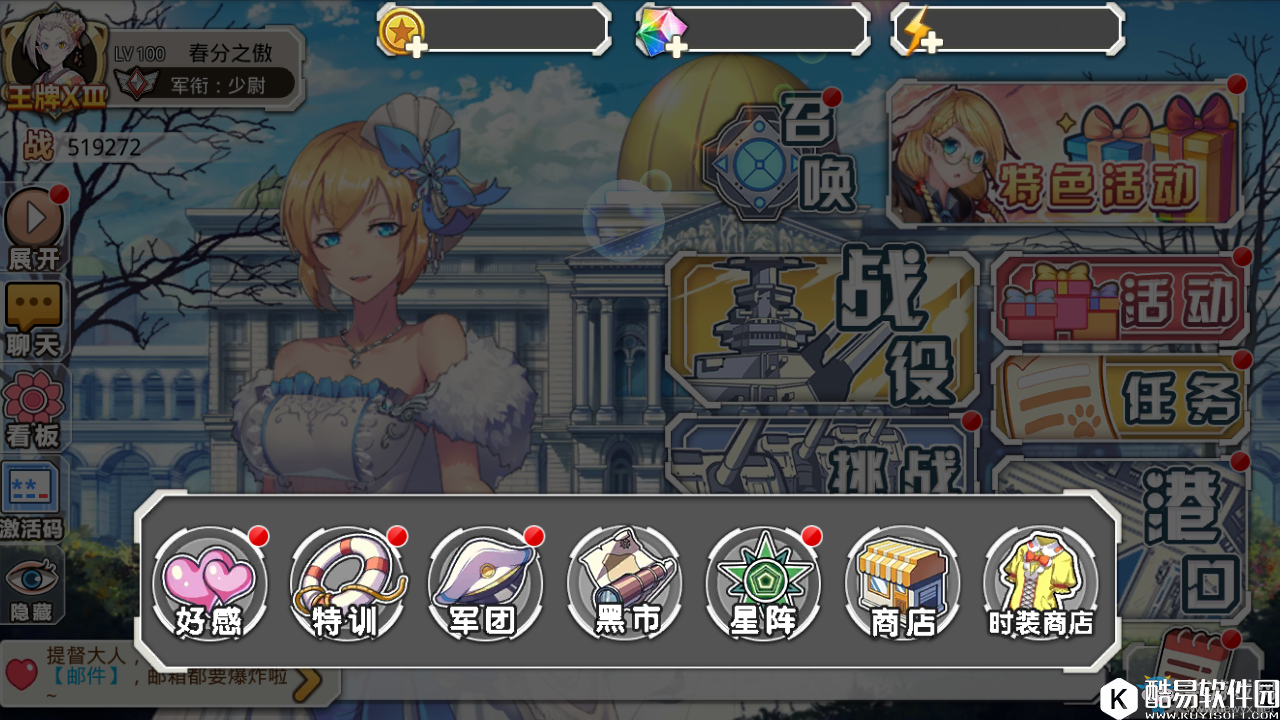This screenshot has width=1280, height=720.
Task: Switch to the 任务 missions tab
Action: point(1120,397)
